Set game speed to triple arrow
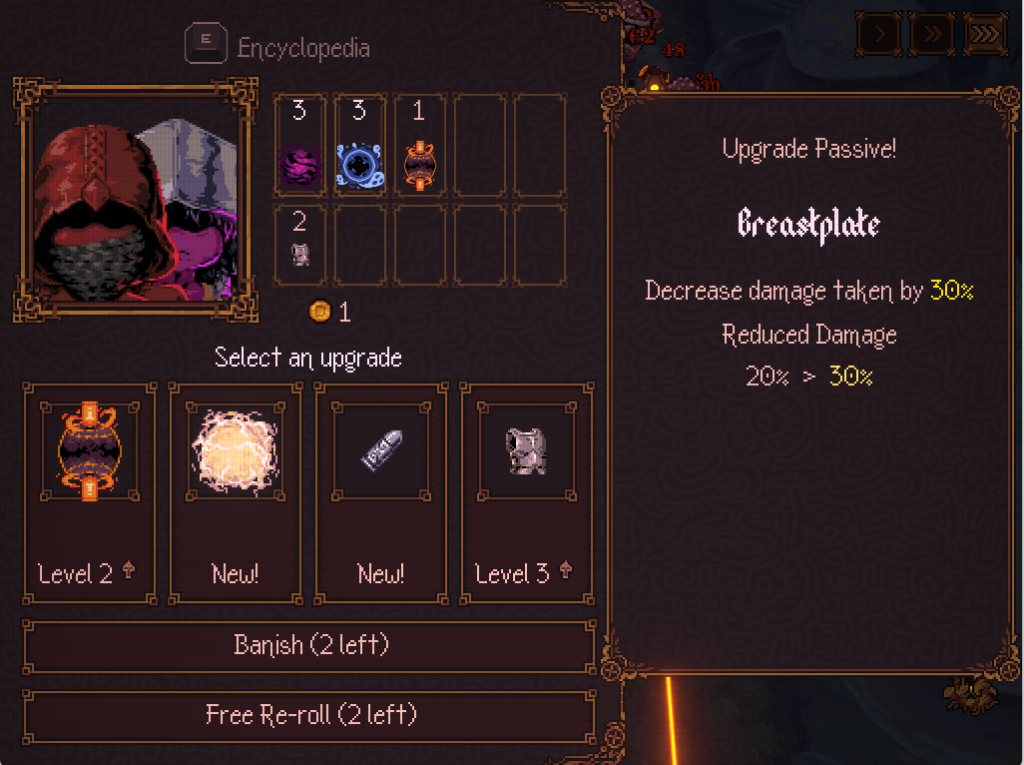Screen dimensions: 1024x765 coord(985,34)
